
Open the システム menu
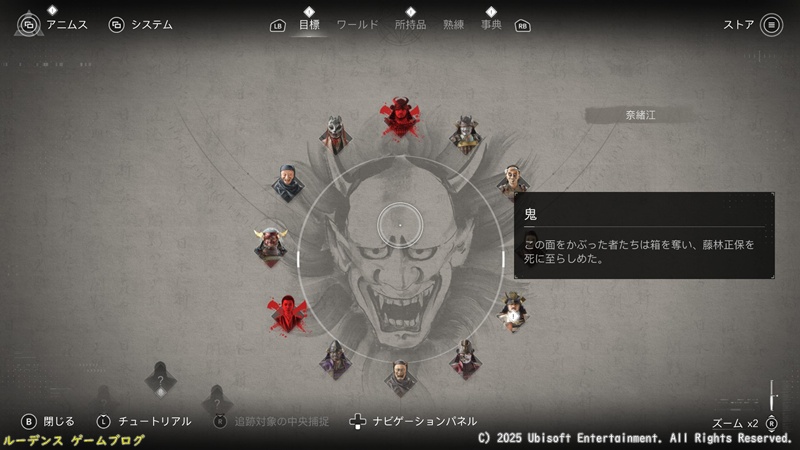[141, 25]
